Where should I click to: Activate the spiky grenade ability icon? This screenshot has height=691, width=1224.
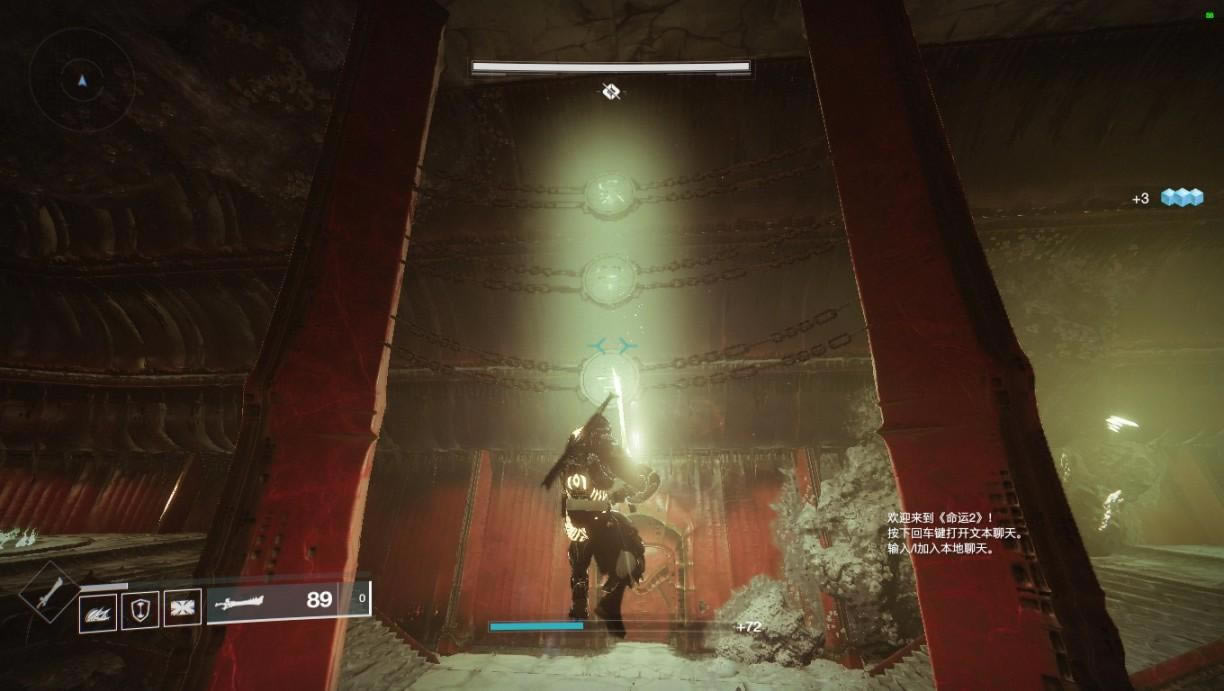tap(98, 611)
